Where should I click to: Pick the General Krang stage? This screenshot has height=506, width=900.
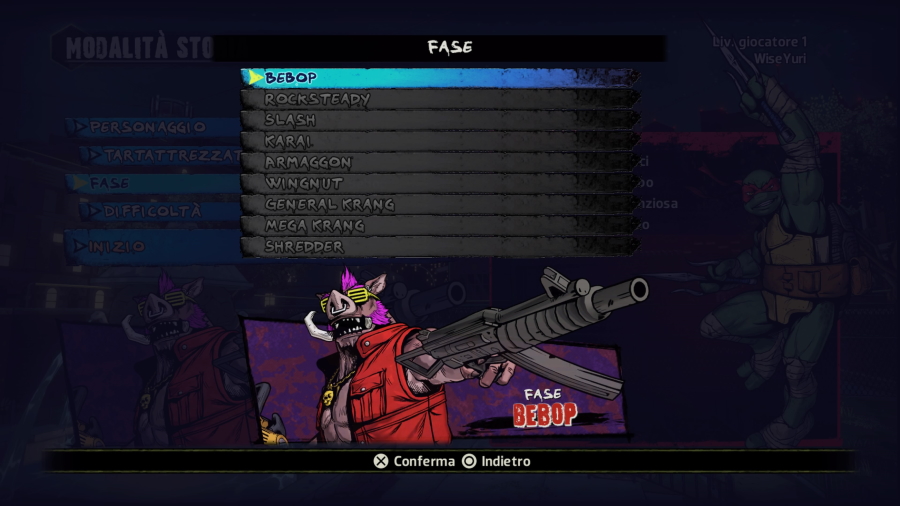(440, 204)
